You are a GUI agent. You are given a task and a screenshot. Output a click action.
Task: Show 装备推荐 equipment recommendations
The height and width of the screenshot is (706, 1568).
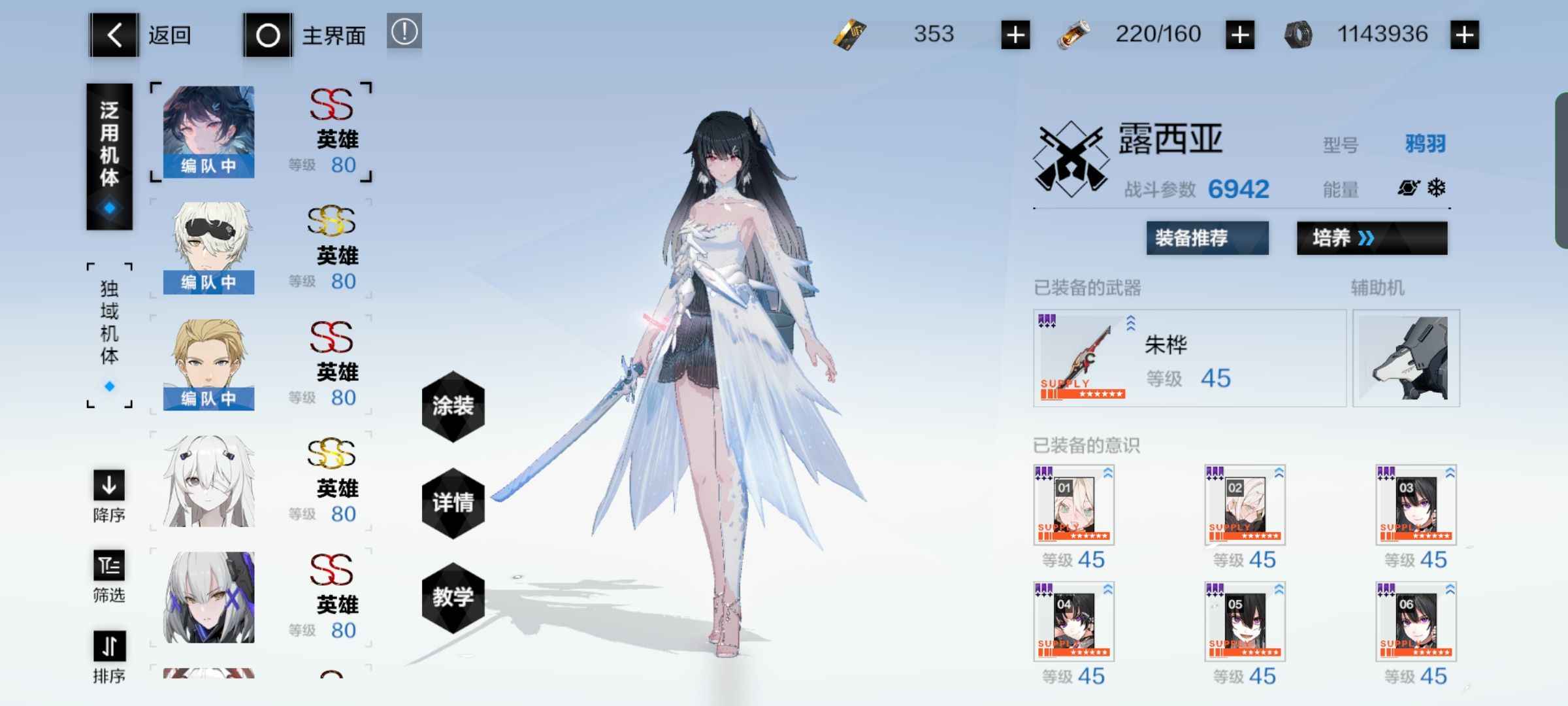tap(1207, 238)
